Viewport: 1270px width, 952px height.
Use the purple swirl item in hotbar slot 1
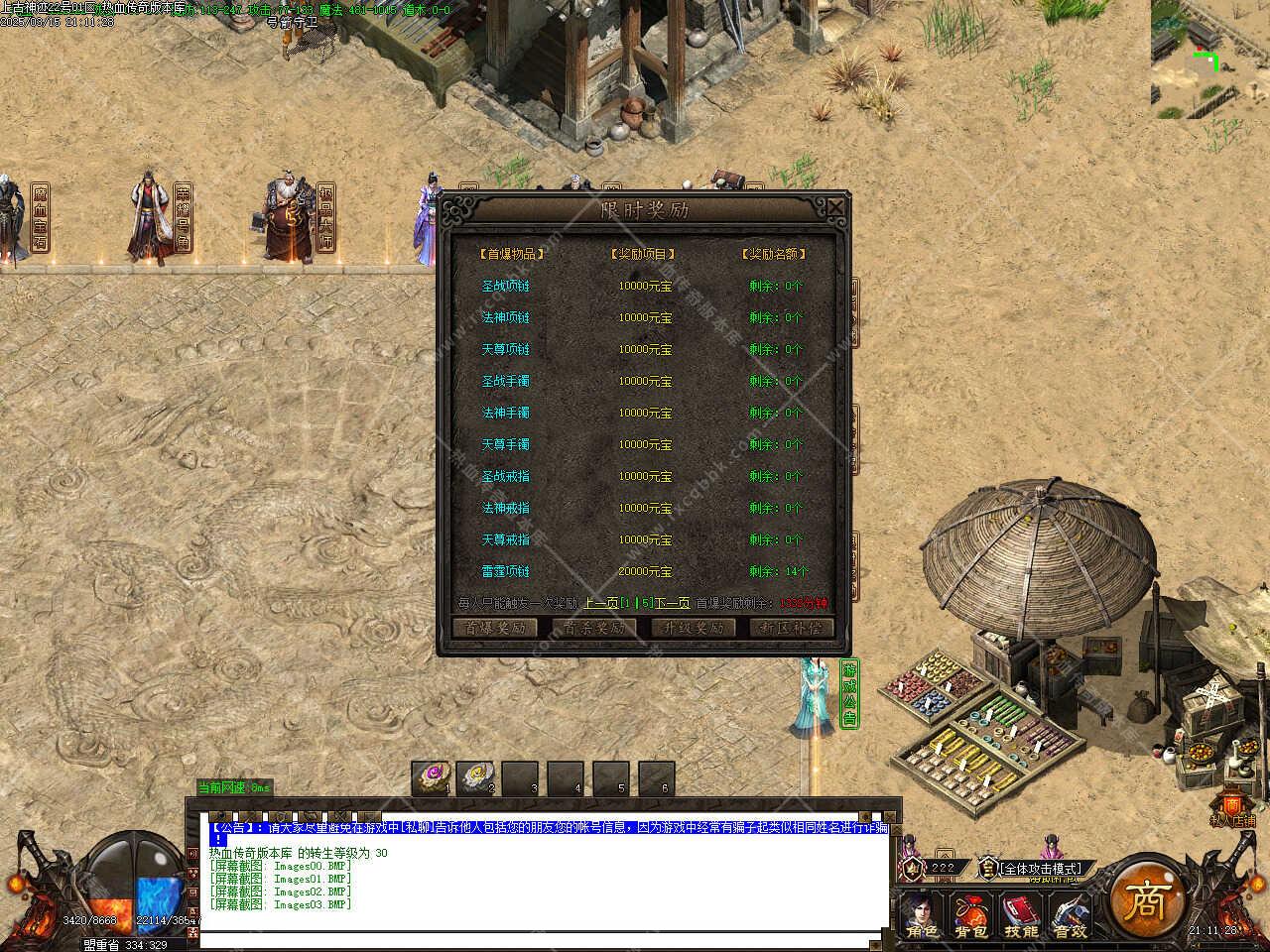tap(434, 777)
